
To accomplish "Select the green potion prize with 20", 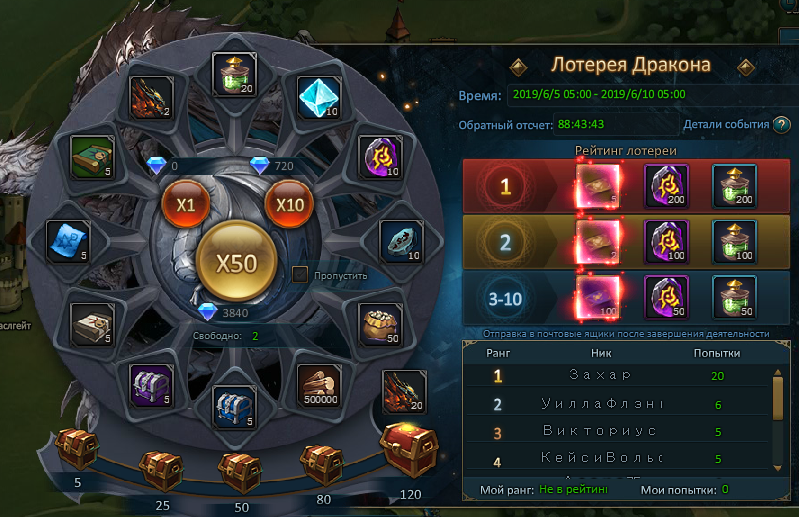I will [237, 76].
